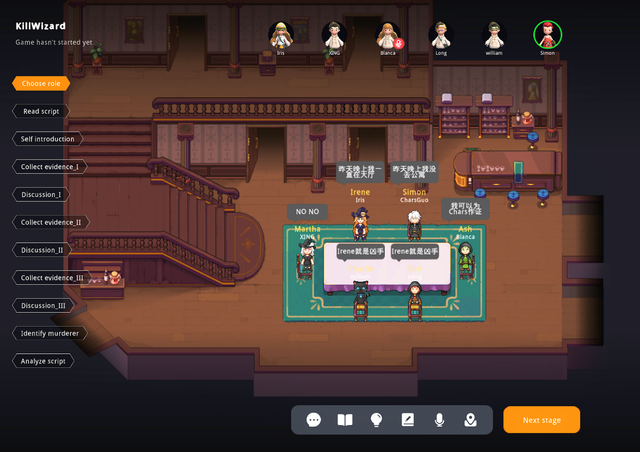Screen dimensions: 640x452
Task: Click the lightbulb hint icon
Action: 376,420
